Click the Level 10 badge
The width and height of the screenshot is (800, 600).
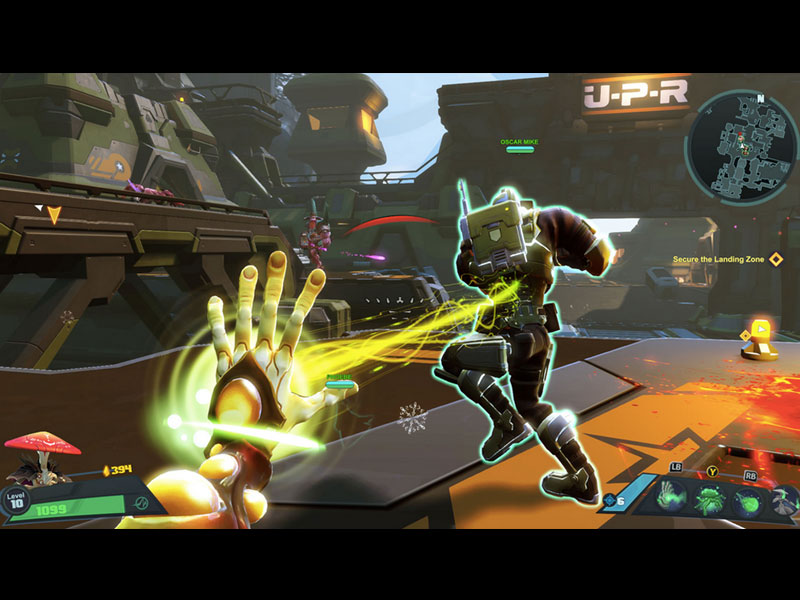click(16, 500)
